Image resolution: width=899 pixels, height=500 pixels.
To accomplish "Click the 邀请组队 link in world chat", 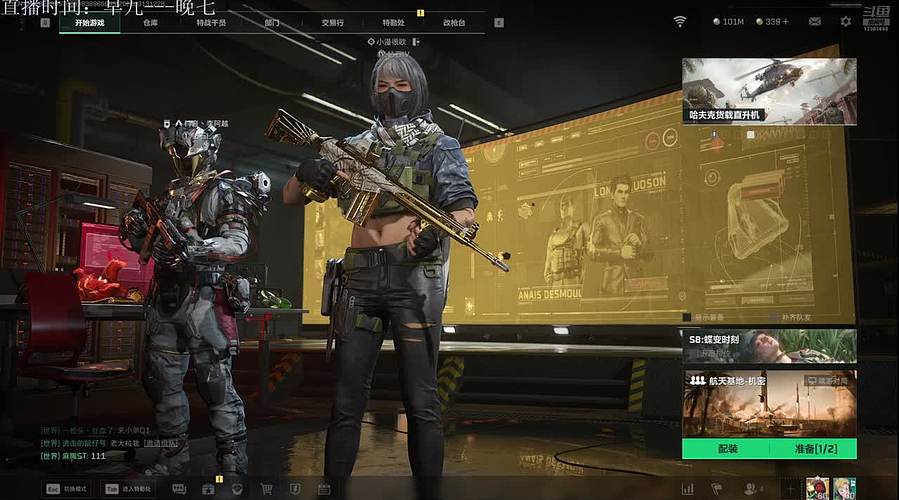I will point(160,442).
